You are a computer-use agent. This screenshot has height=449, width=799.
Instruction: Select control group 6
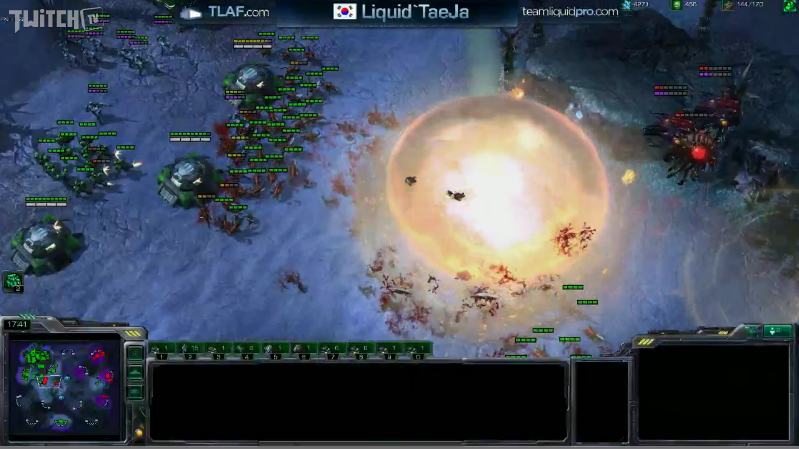point(304,350)
